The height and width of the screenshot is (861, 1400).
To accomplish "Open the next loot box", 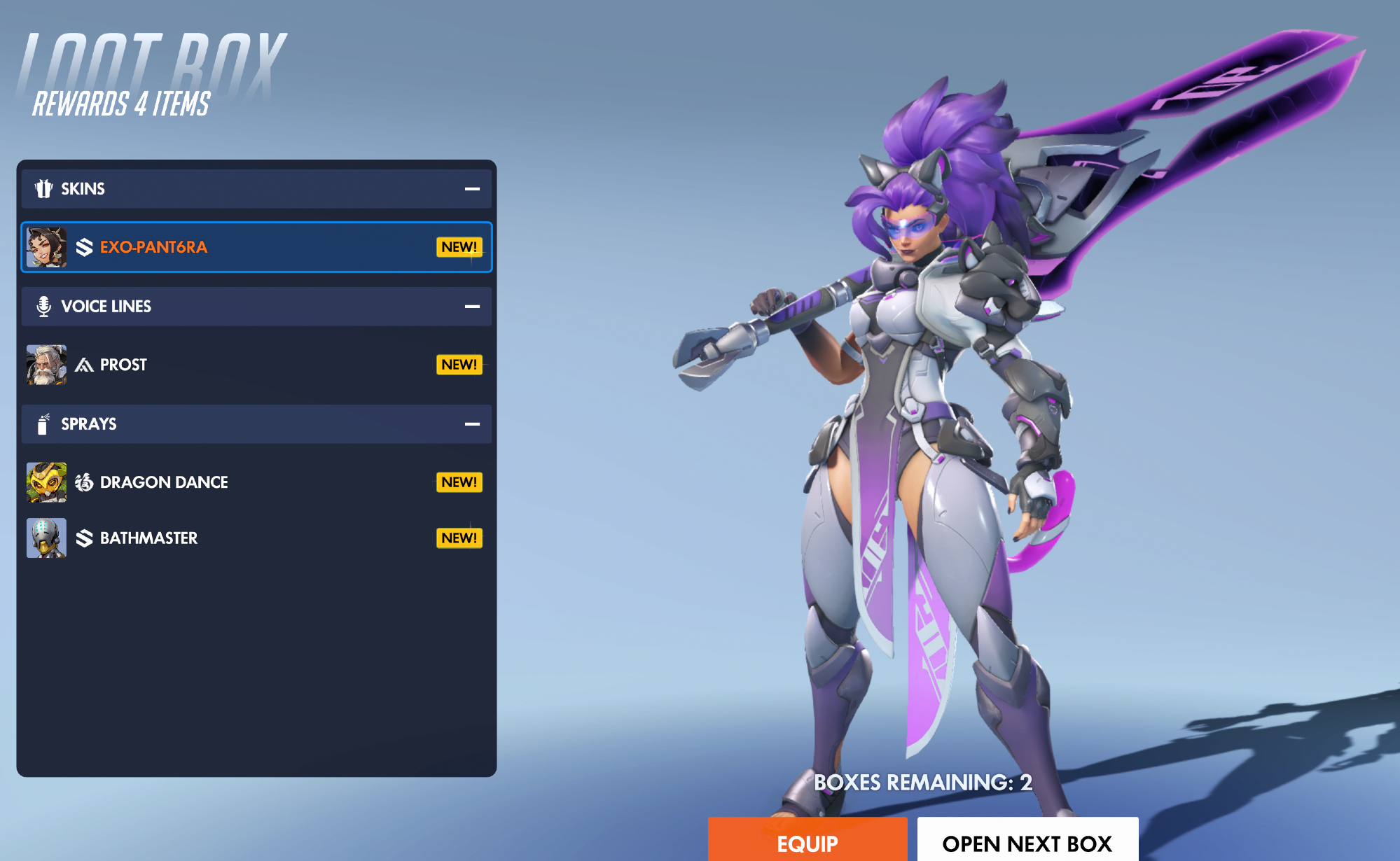I will 1027,841.
